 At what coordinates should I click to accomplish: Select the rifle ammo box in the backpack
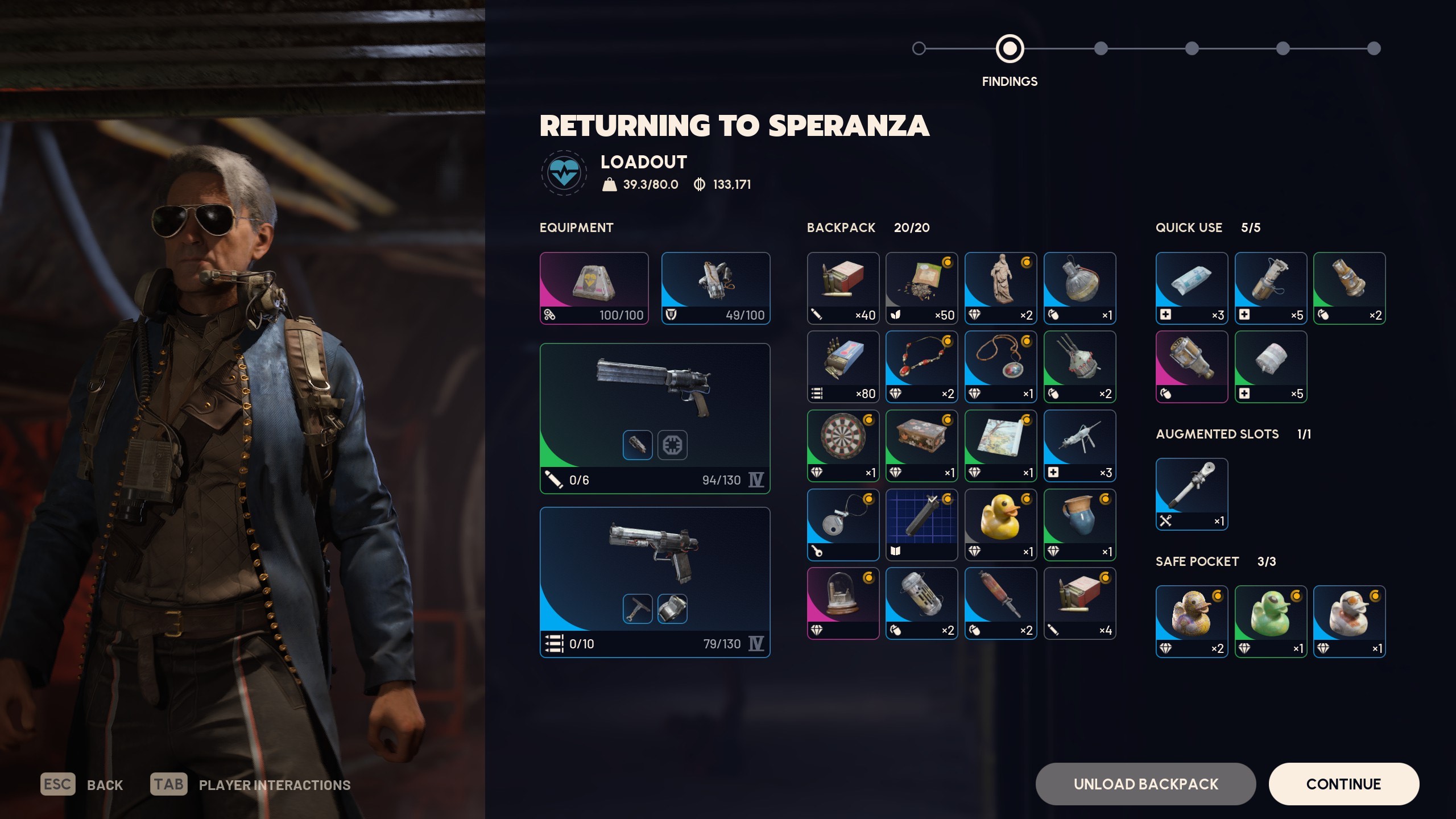(x=842, y=287)
